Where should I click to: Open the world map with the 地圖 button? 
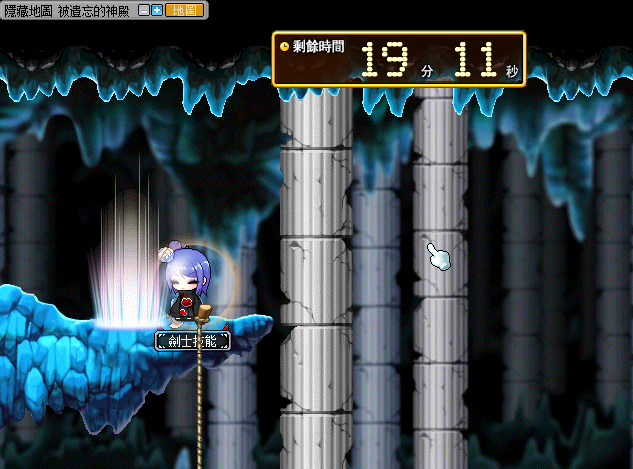click(x=184, y=9)
